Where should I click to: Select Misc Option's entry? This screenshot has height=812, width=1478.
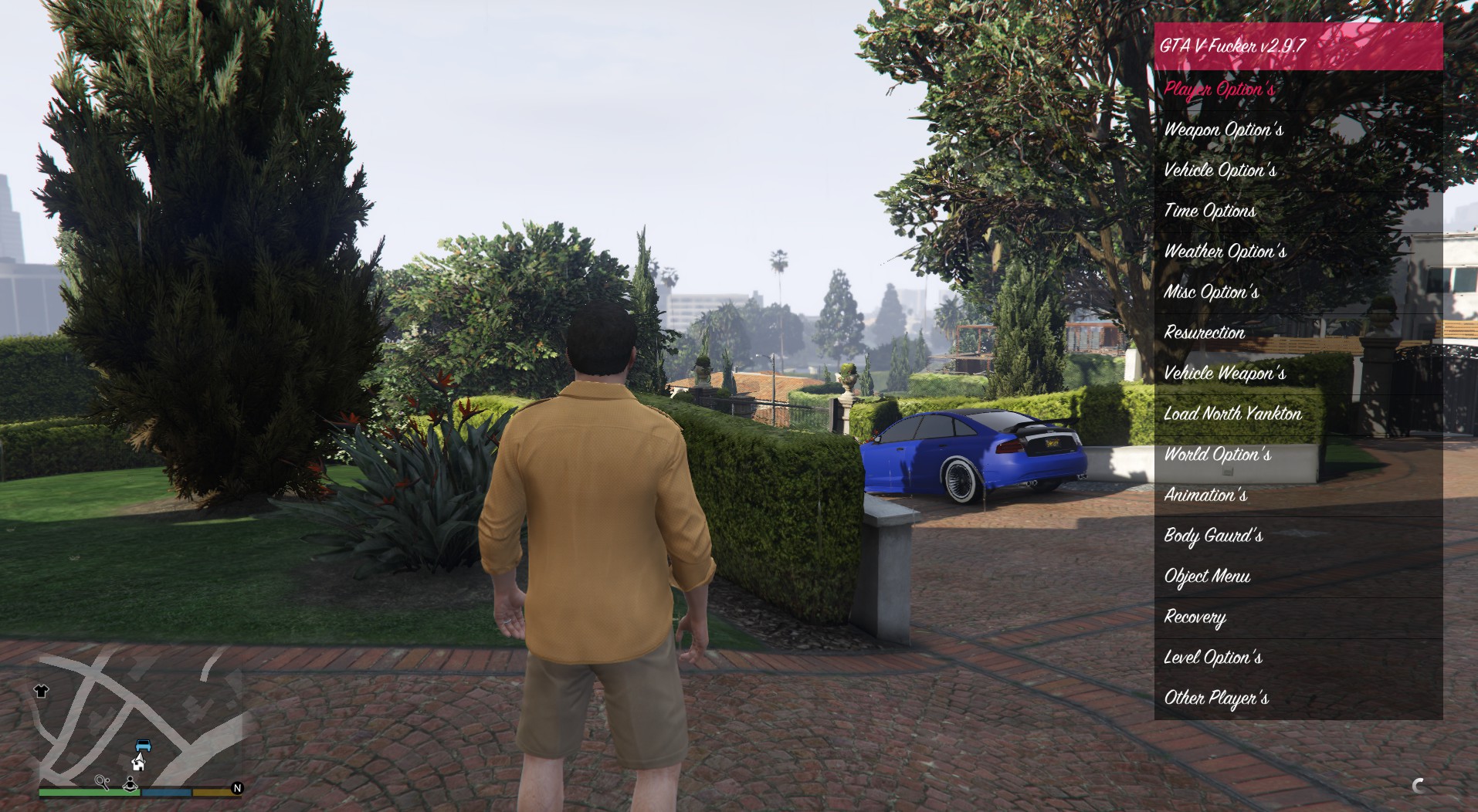coord(1211,293)
